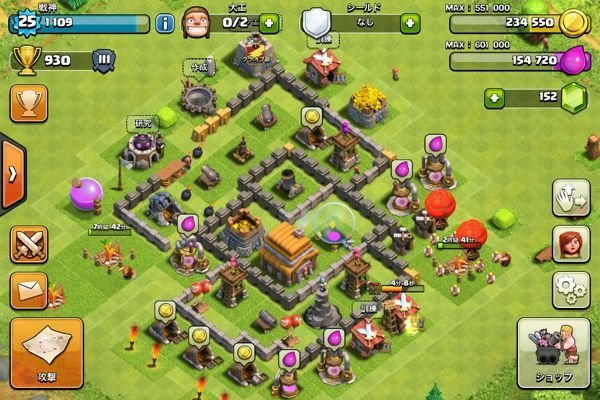Buy gems using the green plus button

[494, 98]
